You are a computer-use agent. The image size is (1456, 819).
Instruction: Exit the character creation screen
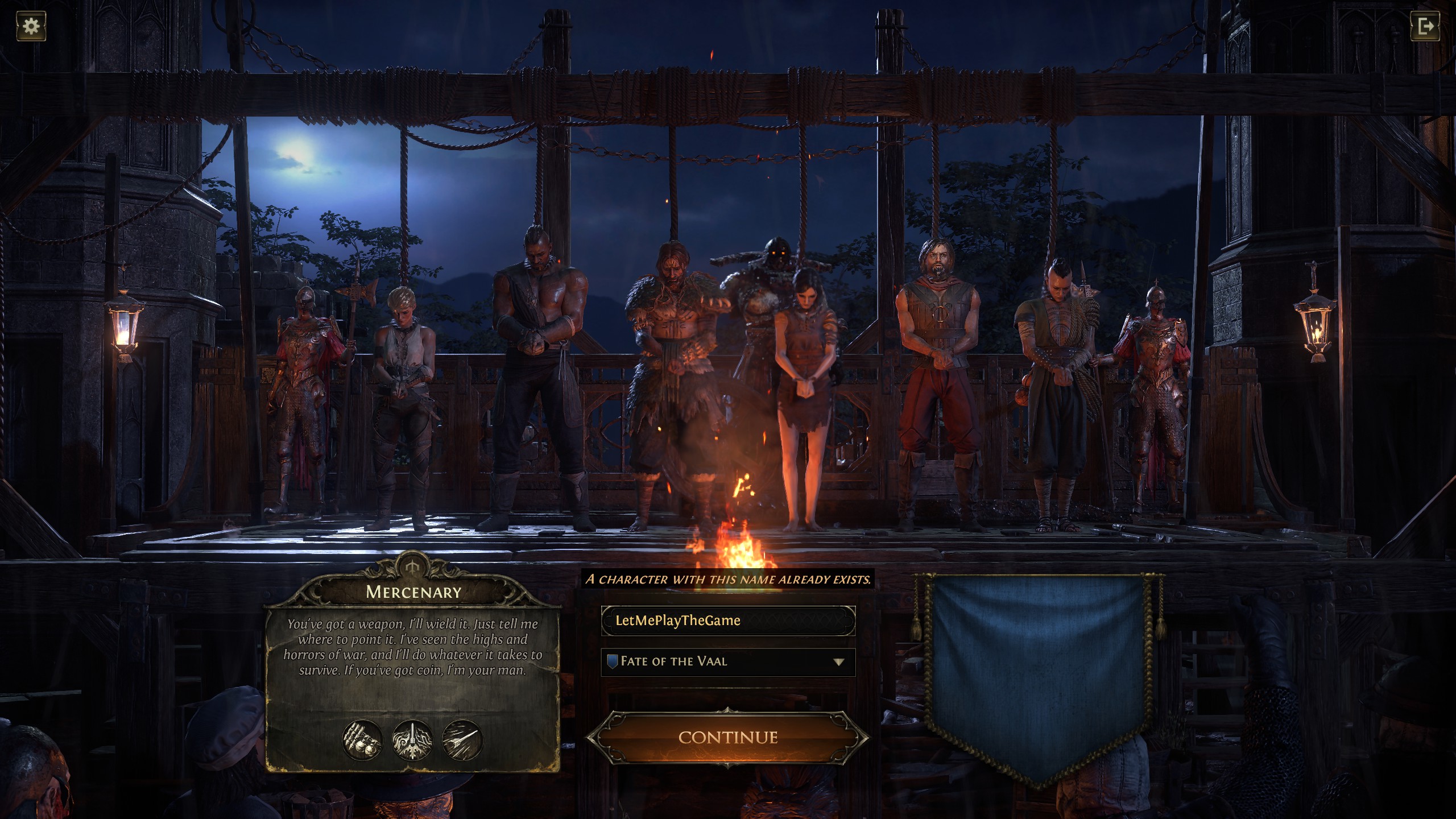(x=1425, y=26)
